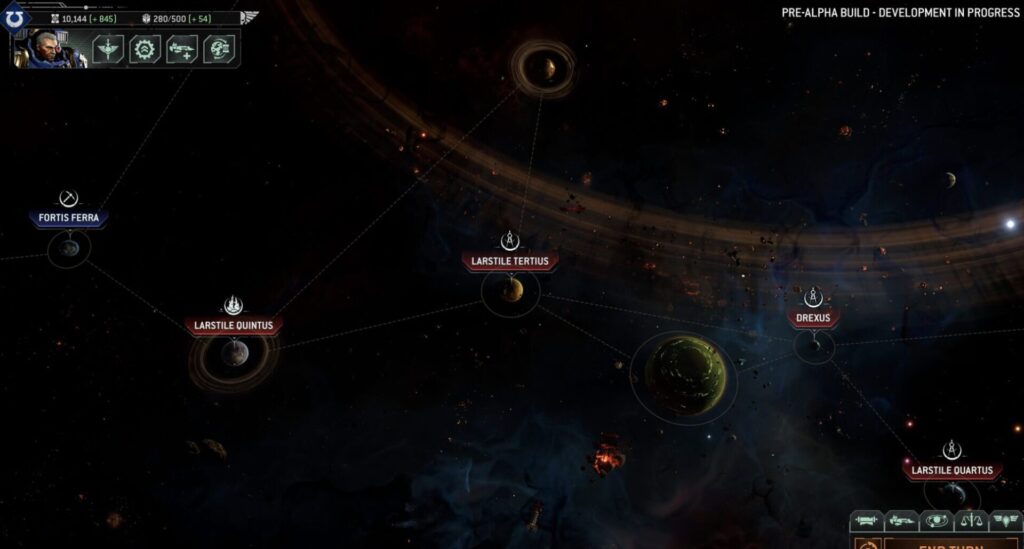Open the planet orbit tab

[936, 521]
